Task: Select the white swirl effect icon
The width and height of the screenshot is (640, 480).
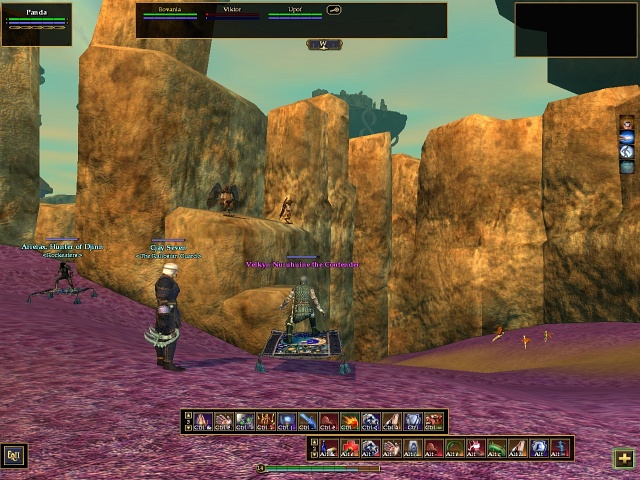Action: pos(627,152)
